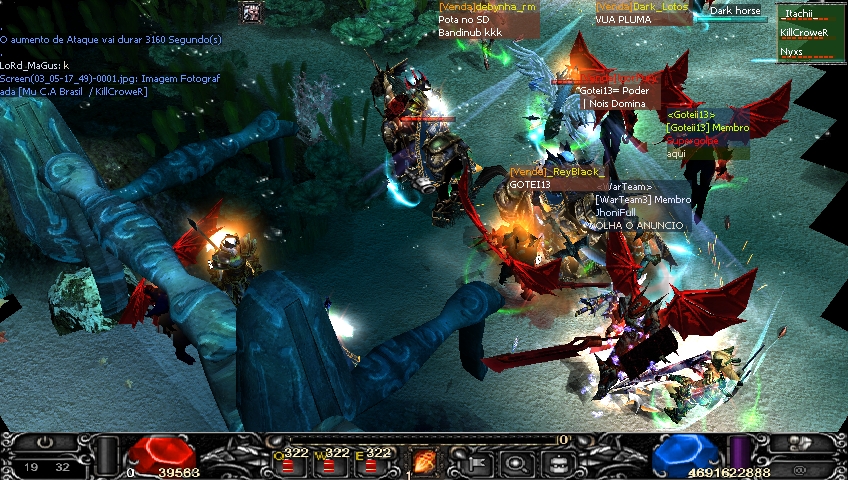Open the flag icon menu button

tap(476, 463)
